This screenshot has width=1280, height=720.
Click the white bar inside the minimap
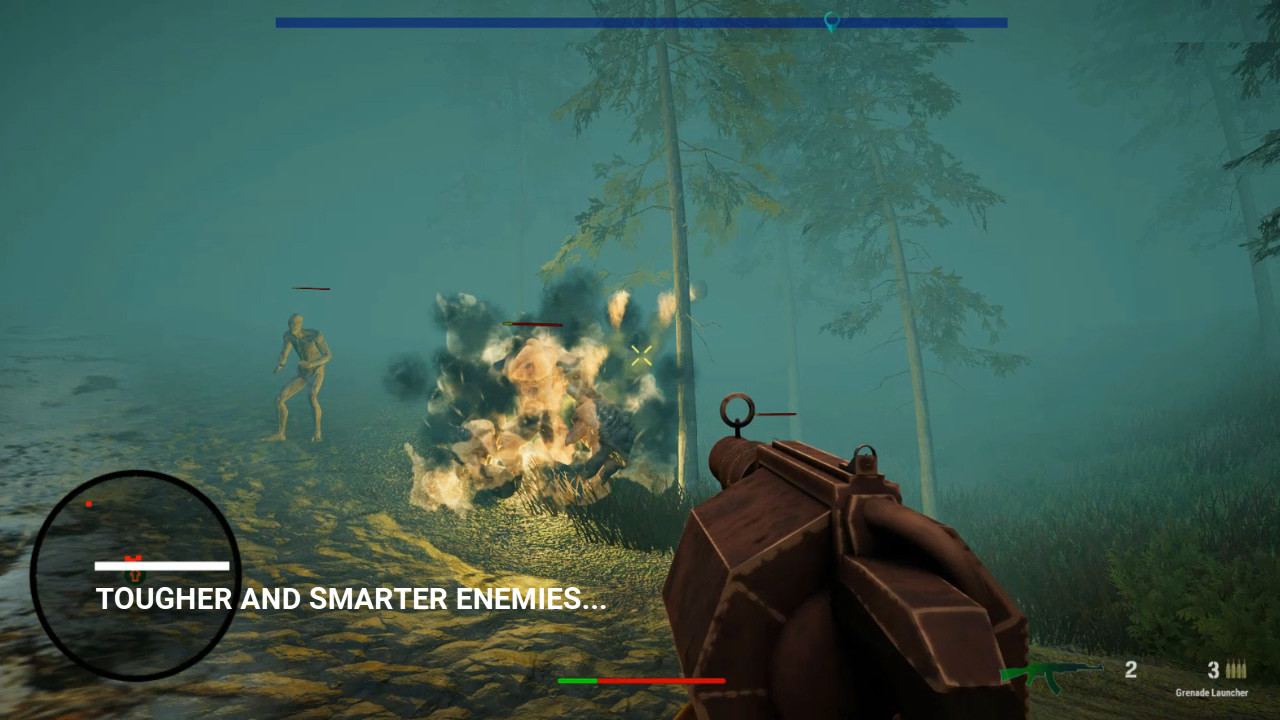pyautogui.click(x=163, y=565)
